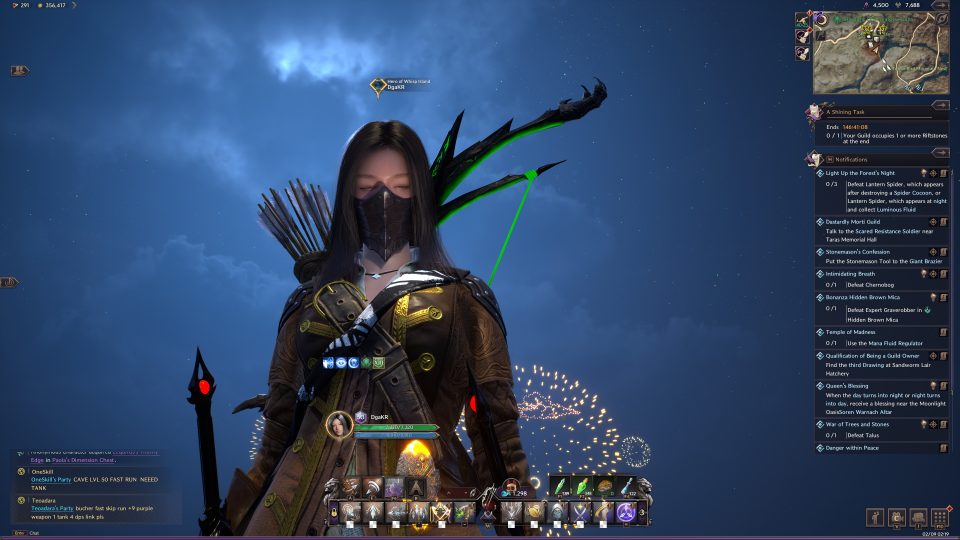Use the bread food quick slot
The height and width of the screenshot is (540, 960).
tap(605, 486)
